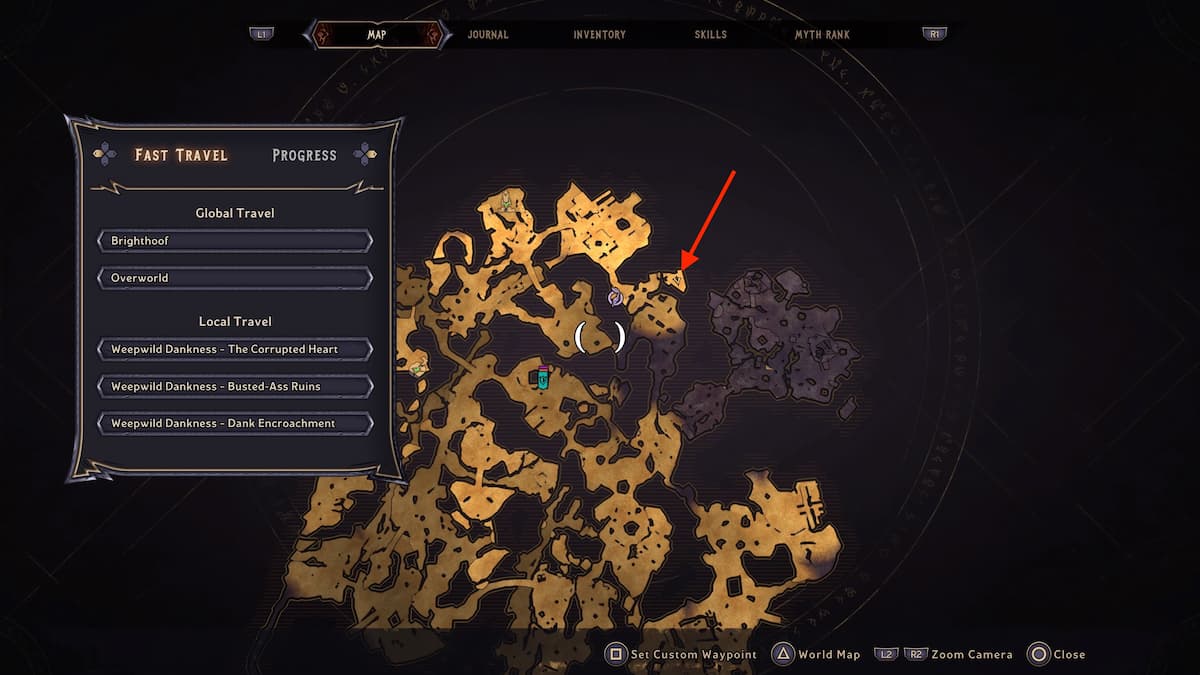Select Weepwild Dankness - Busted-Ass Ruins
Viewport: 1200px width, 675px height.
pos(235,386)
